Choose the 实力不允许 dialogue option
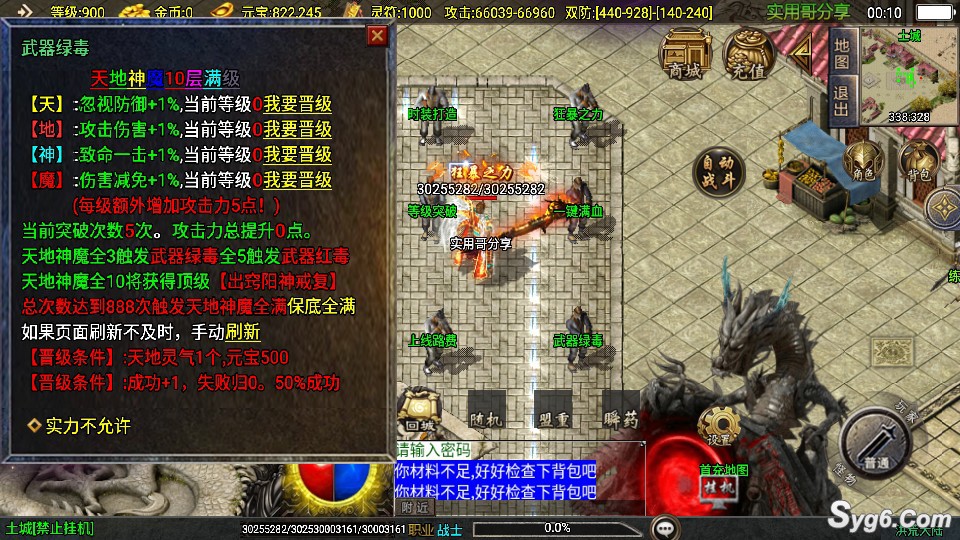Viewport: 960px width, 540px height. [x=88, y=426]
